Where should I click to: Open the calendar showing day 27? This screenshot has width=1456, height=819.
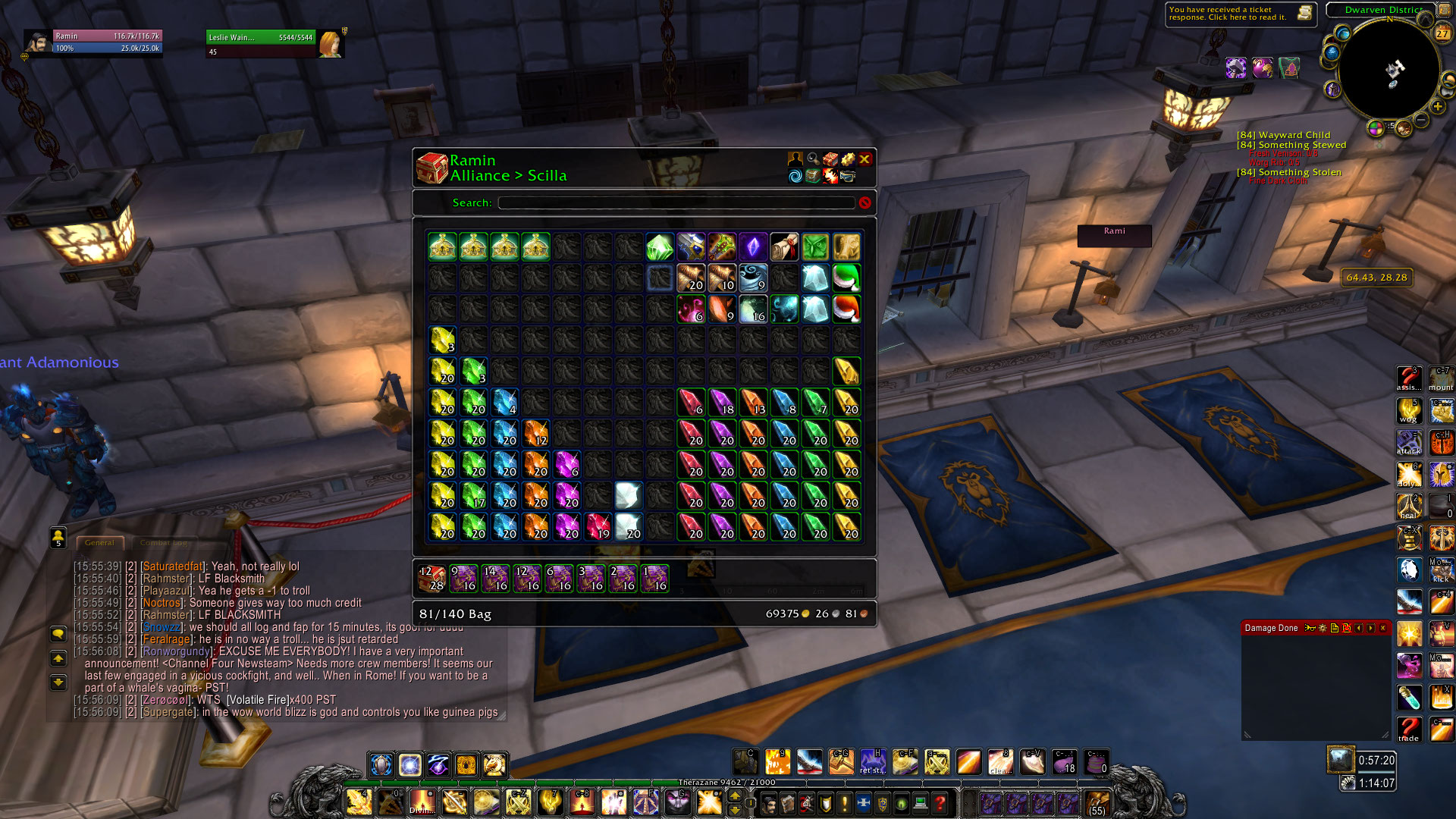click(x=1442, y=33)
